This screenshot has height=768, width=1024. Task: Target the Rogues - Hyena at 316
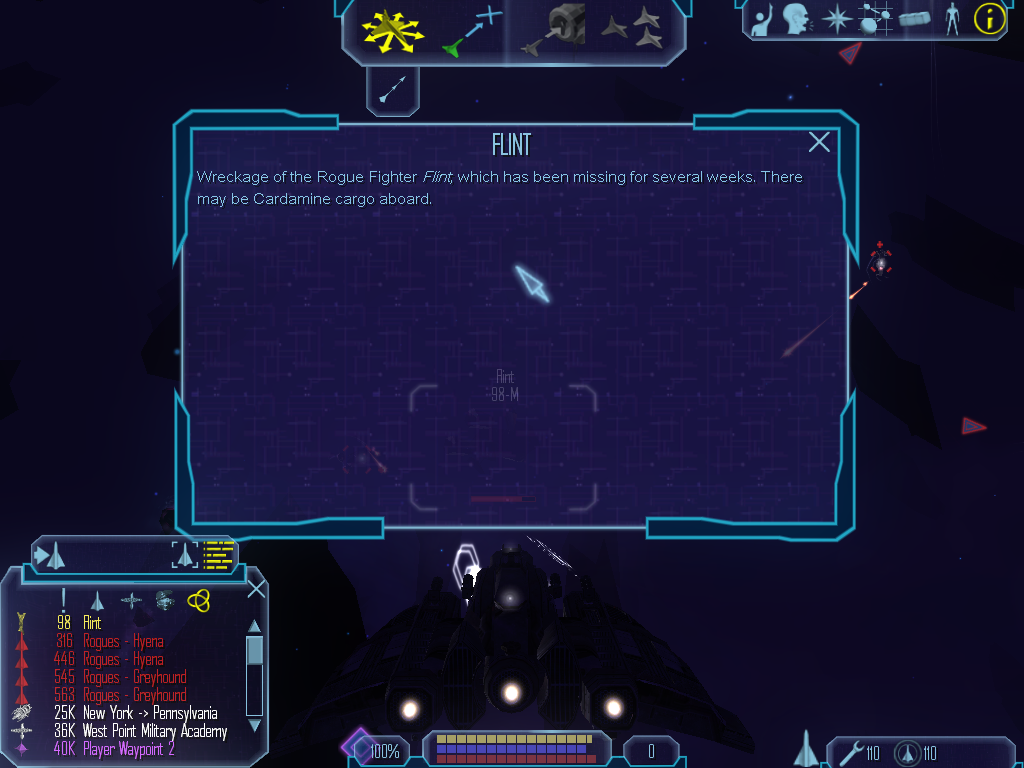[122, 641]
